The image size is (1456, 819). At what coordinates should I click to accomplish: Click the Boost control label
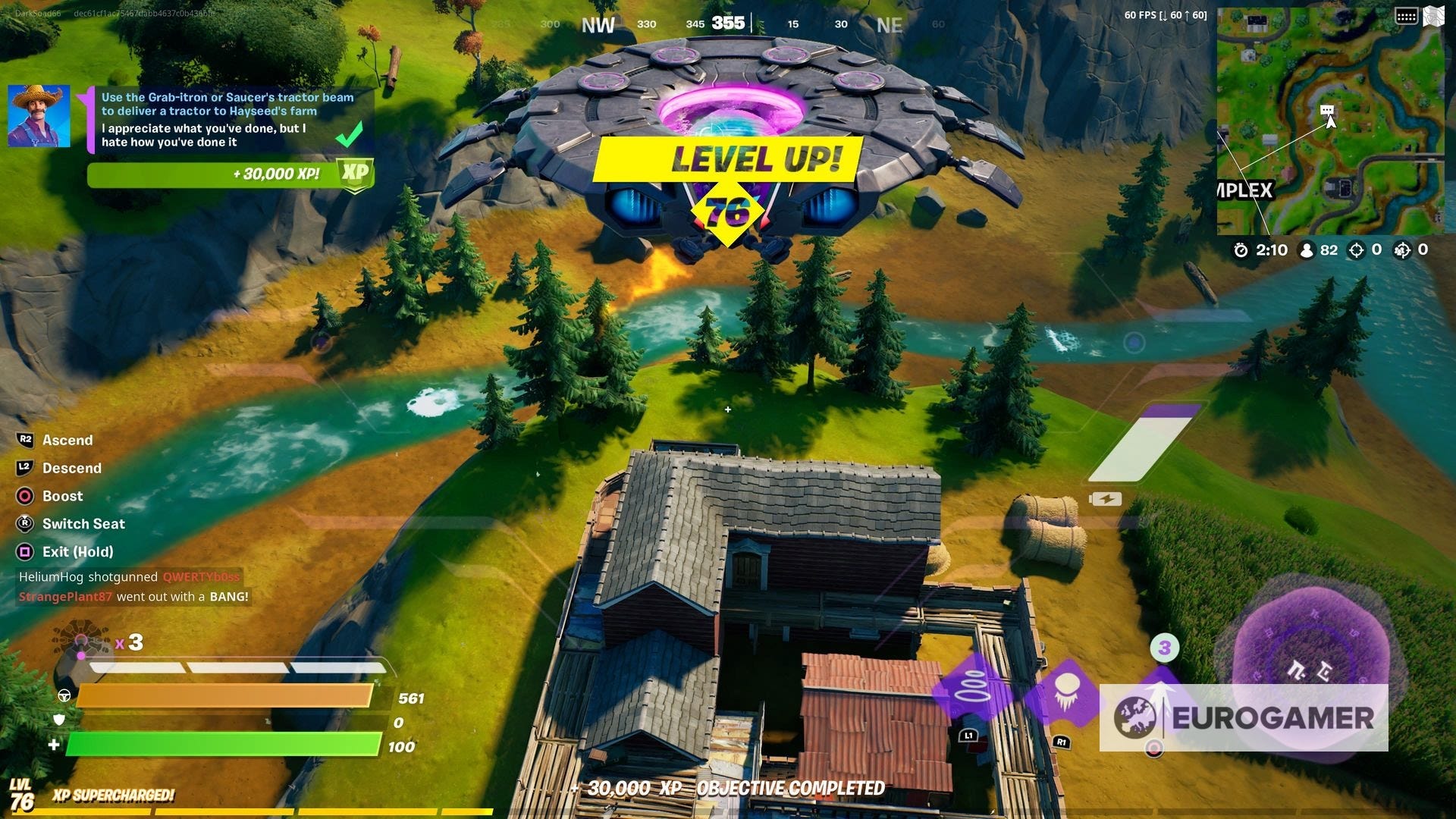(x=62, y=496)
